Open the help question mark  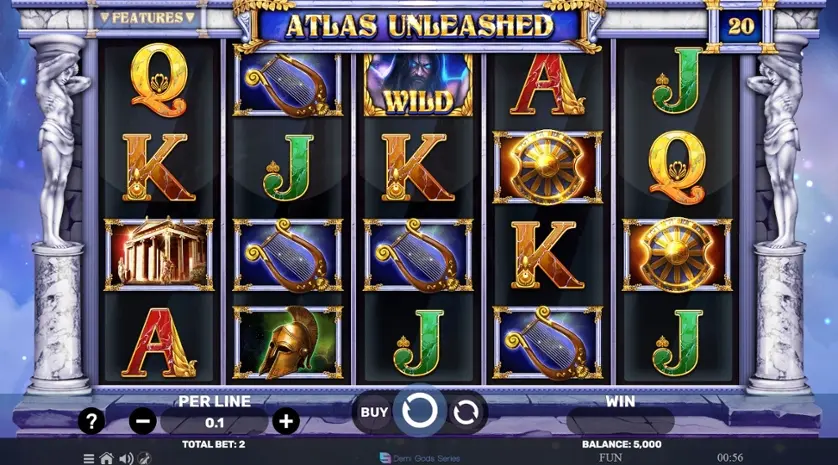[x=91, y=421]
